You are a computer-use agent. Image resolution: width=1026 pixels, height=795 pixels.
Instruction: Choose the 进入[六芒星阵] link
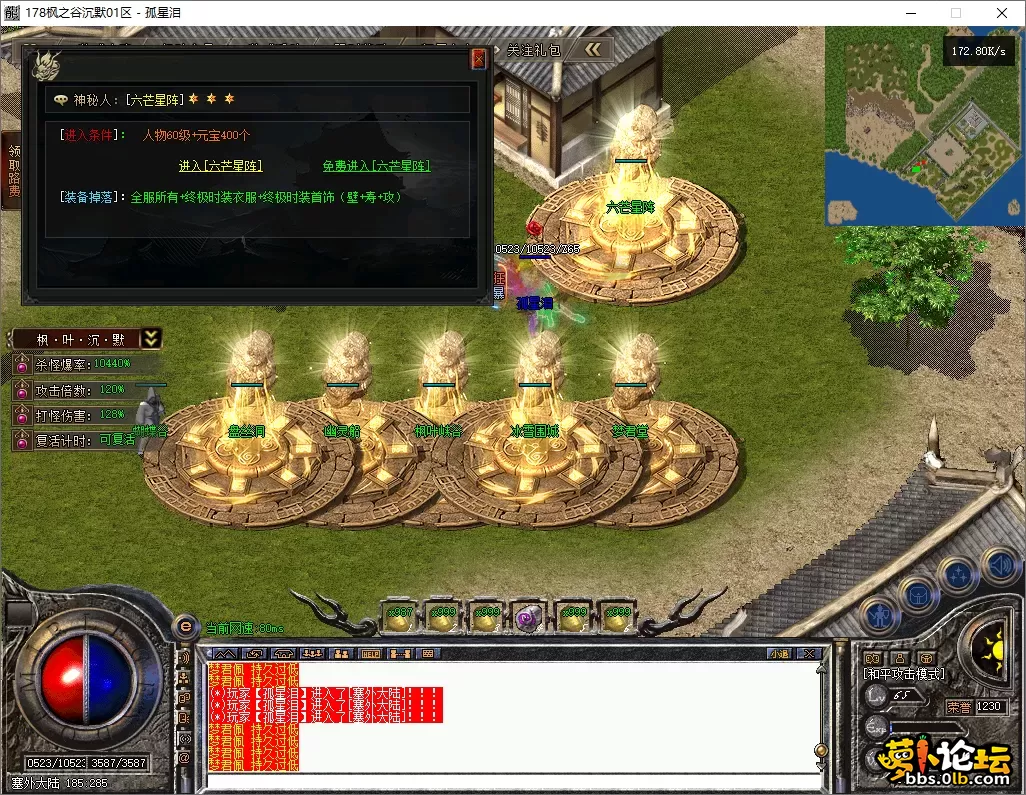click(220, 166)
